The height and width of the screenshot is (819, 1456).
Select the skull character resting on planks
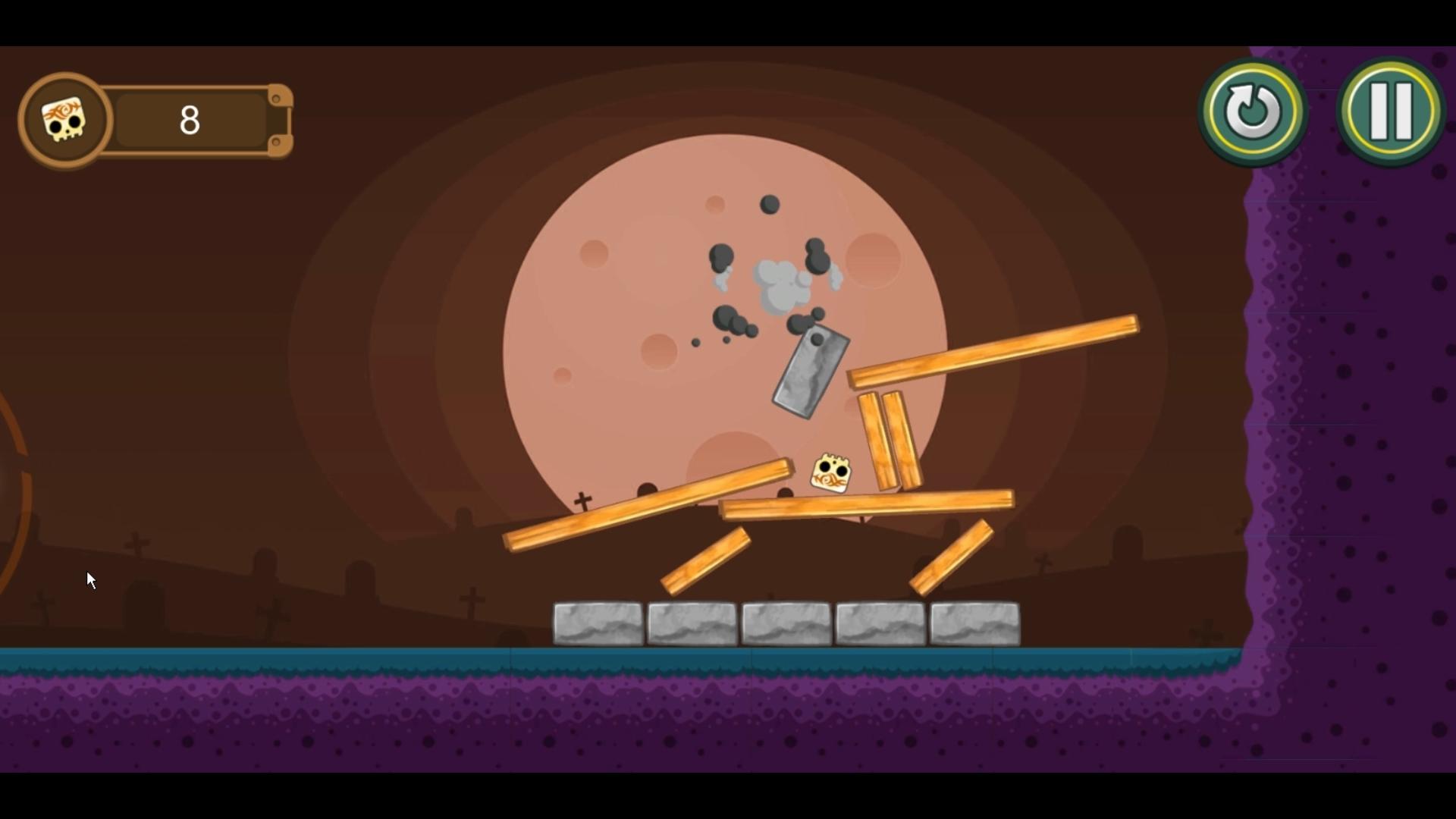[832, 472]
